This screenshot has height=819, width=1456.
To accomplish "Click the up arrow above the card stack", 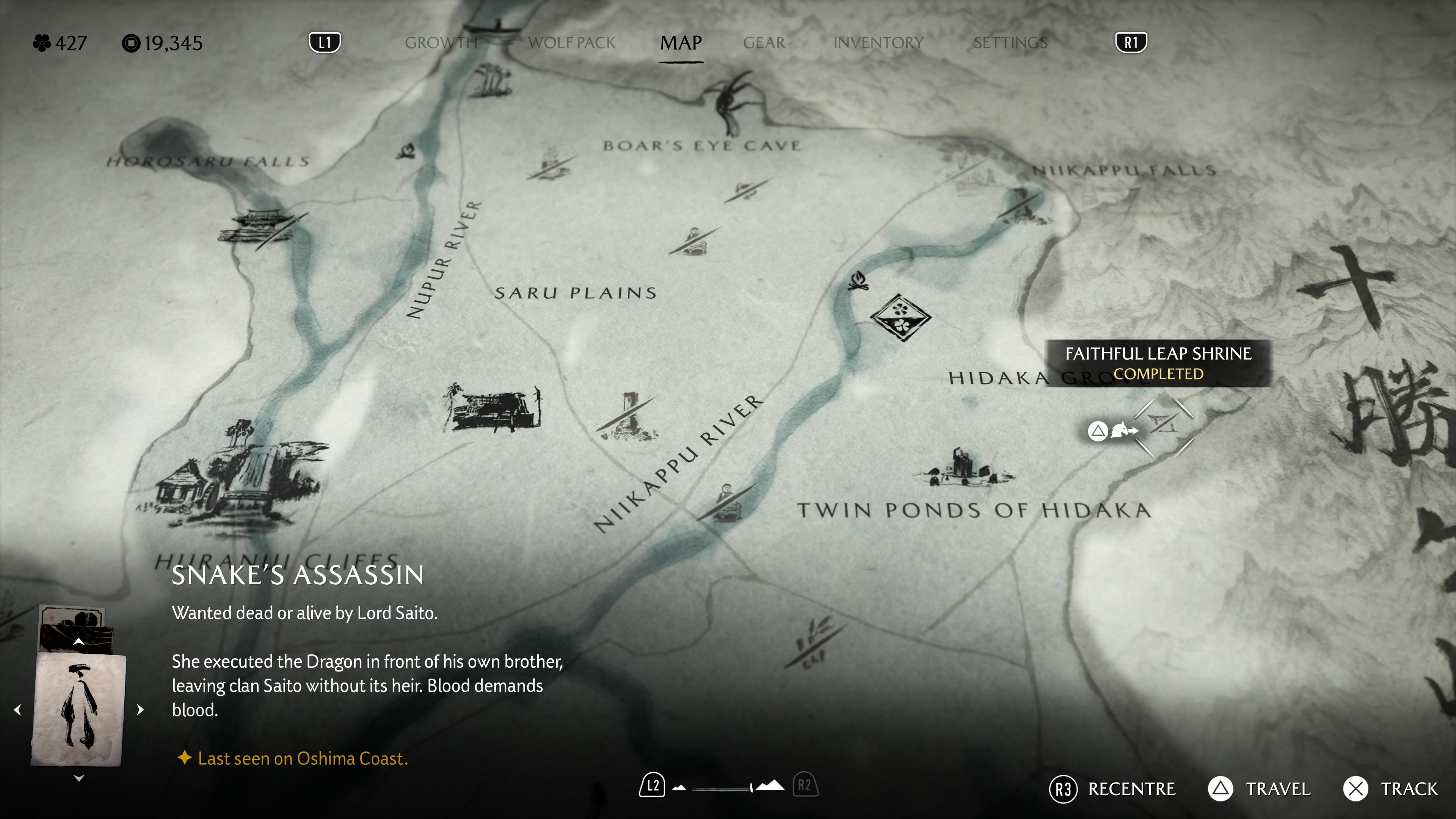I will point(78,642).
